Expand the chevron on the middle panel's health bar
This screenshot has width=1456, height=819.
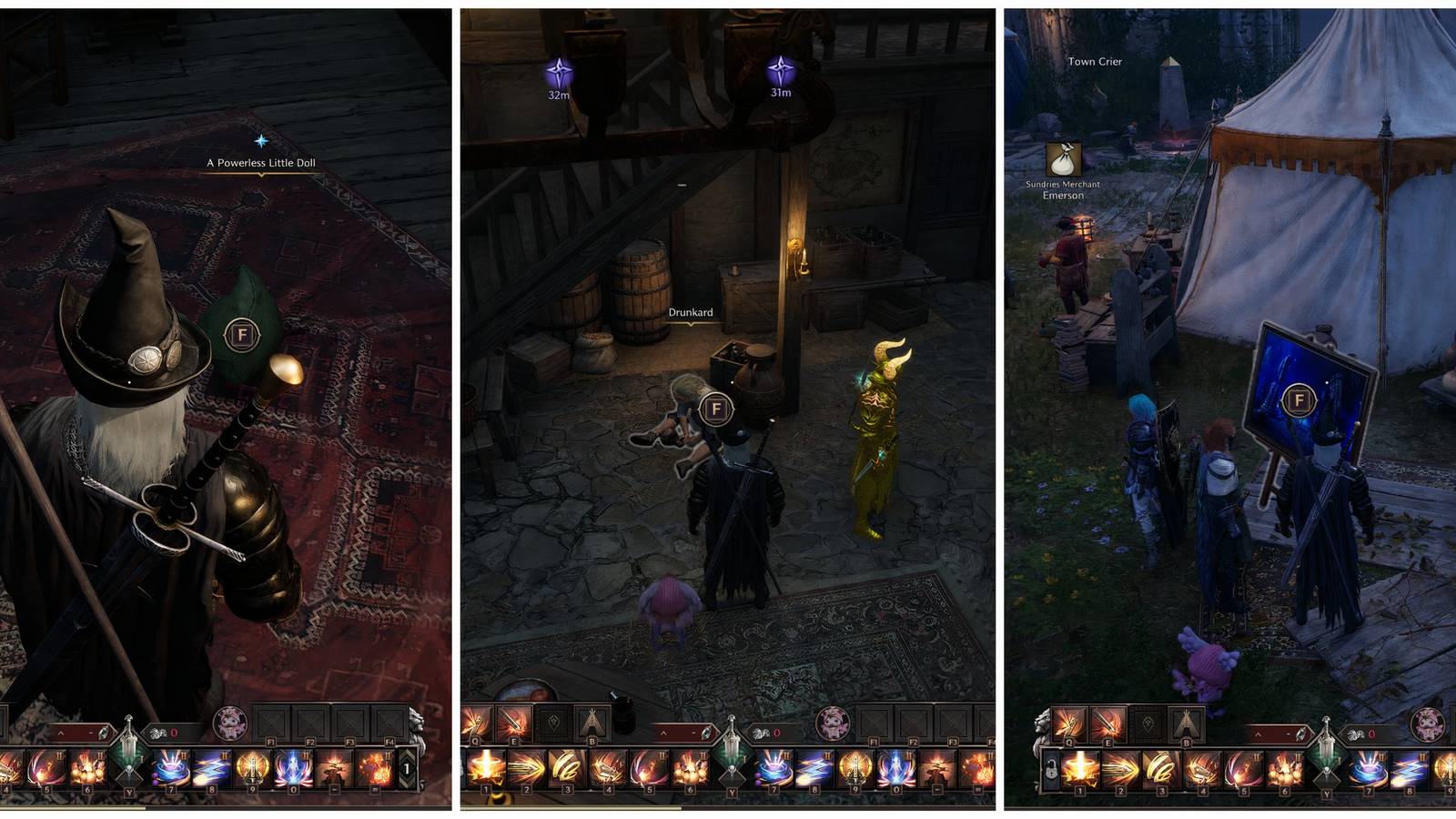[x=662, y=732]
